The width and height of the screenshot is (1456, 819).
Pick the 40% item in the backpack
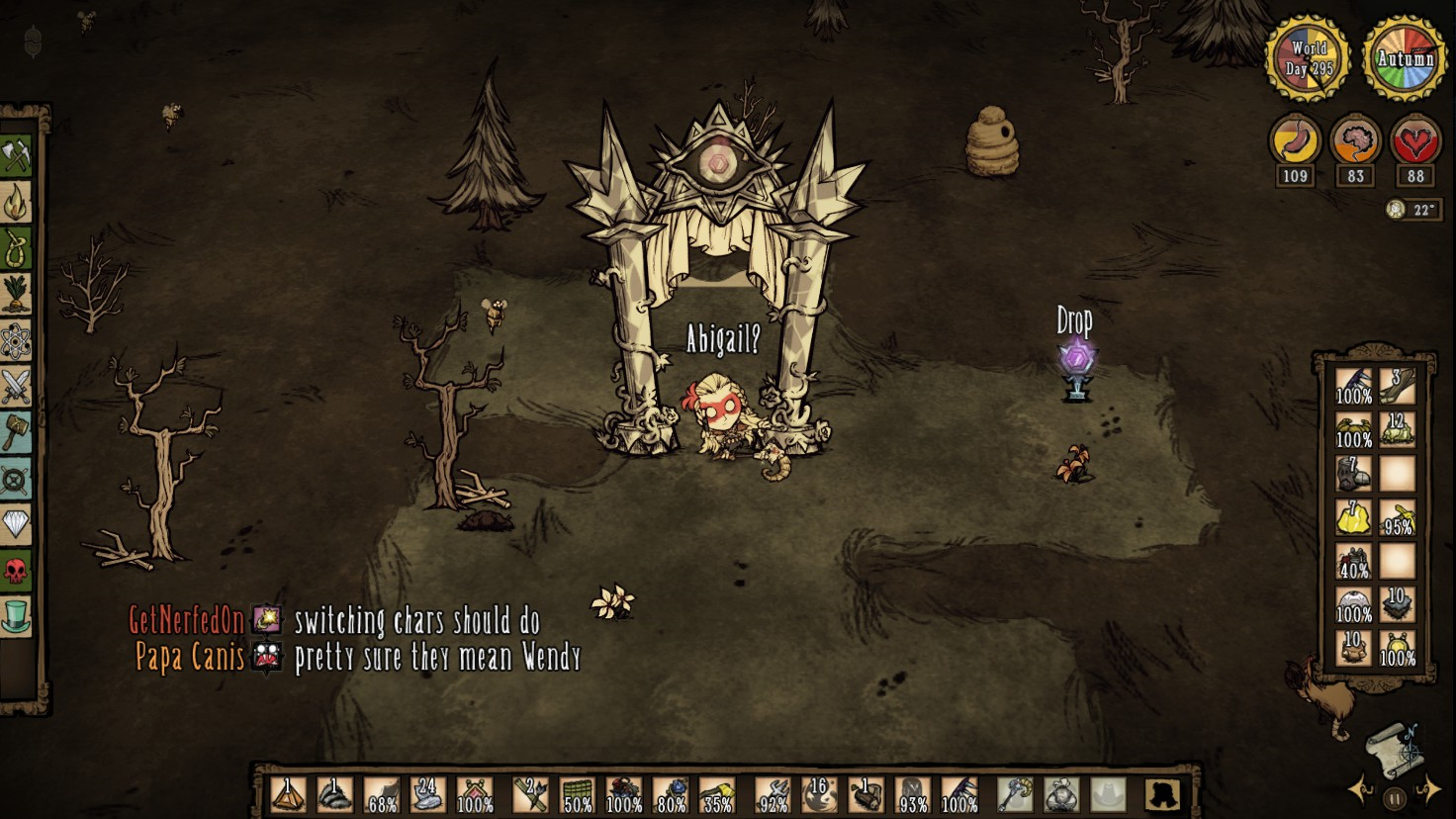[x=1353, y=561]
